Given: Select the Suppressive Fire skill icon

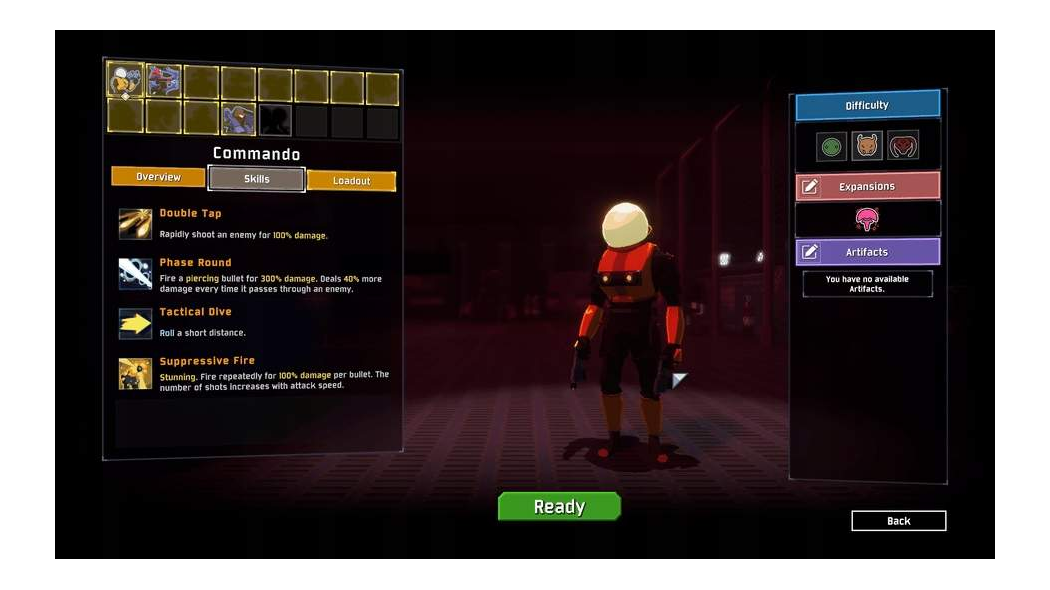Looking at the screenshot, I should [135, 373].
